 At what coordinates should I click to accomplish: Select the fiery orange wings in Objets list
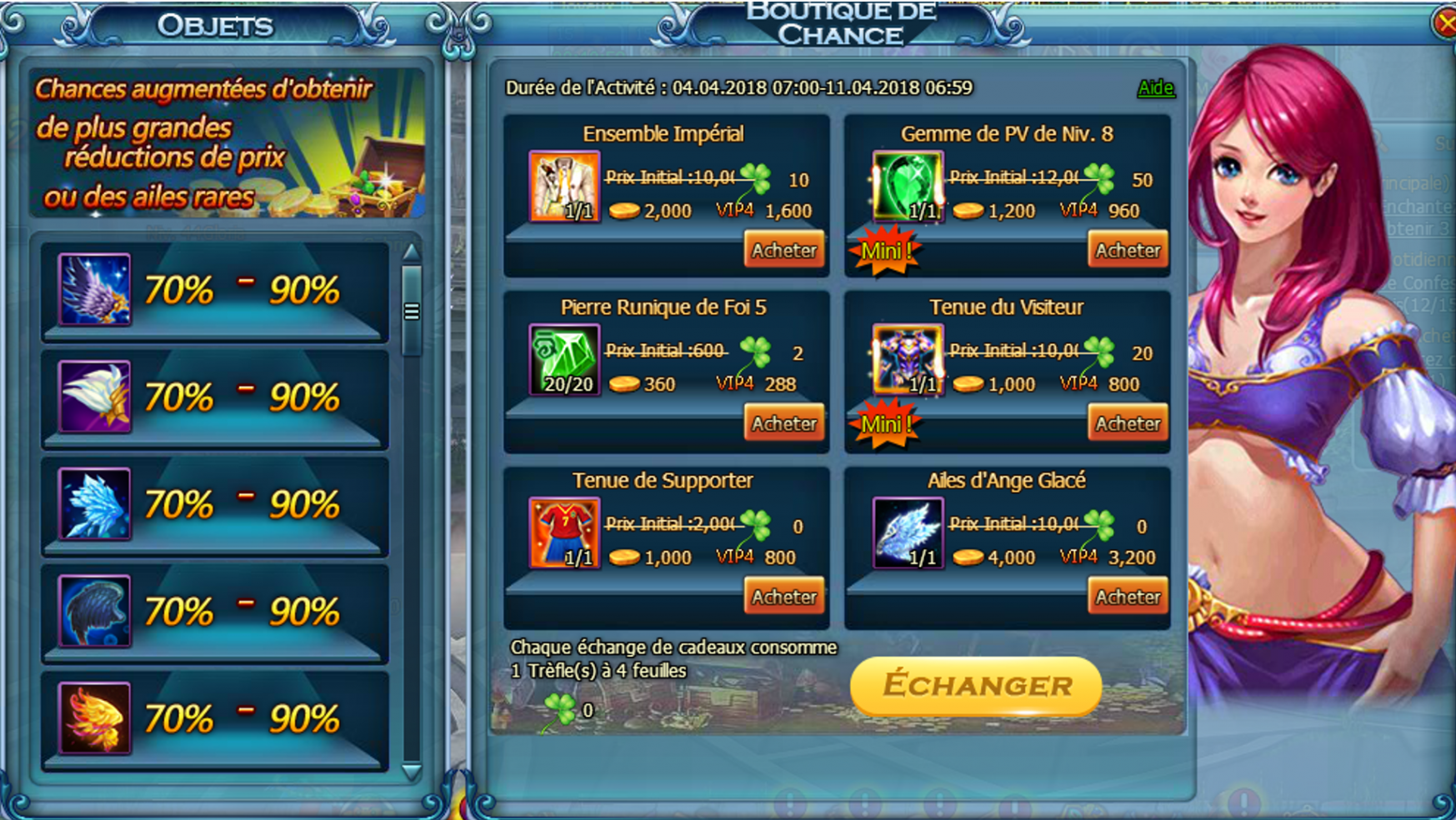point(94,718)
